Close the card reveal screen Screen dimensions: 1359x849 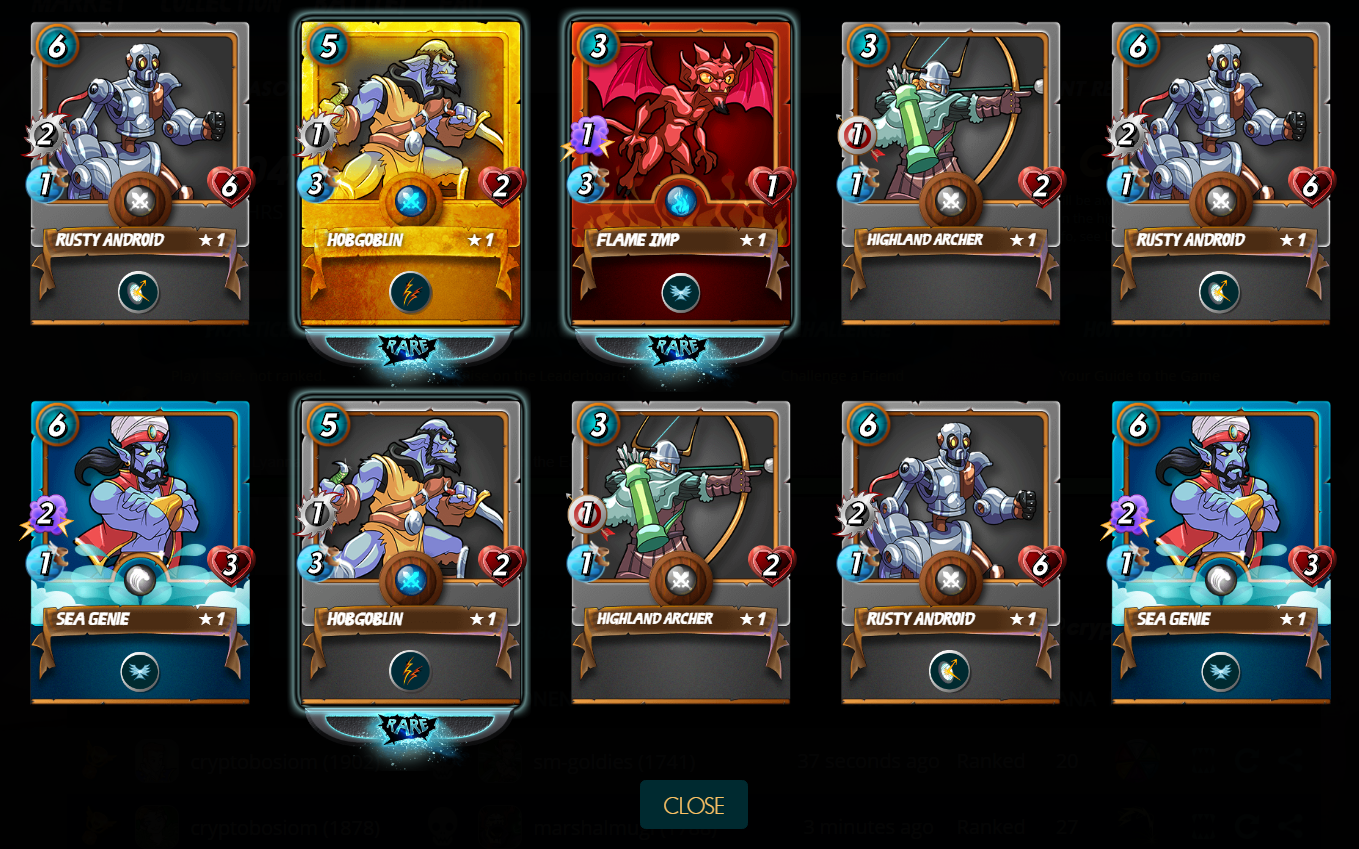point(693,805)
